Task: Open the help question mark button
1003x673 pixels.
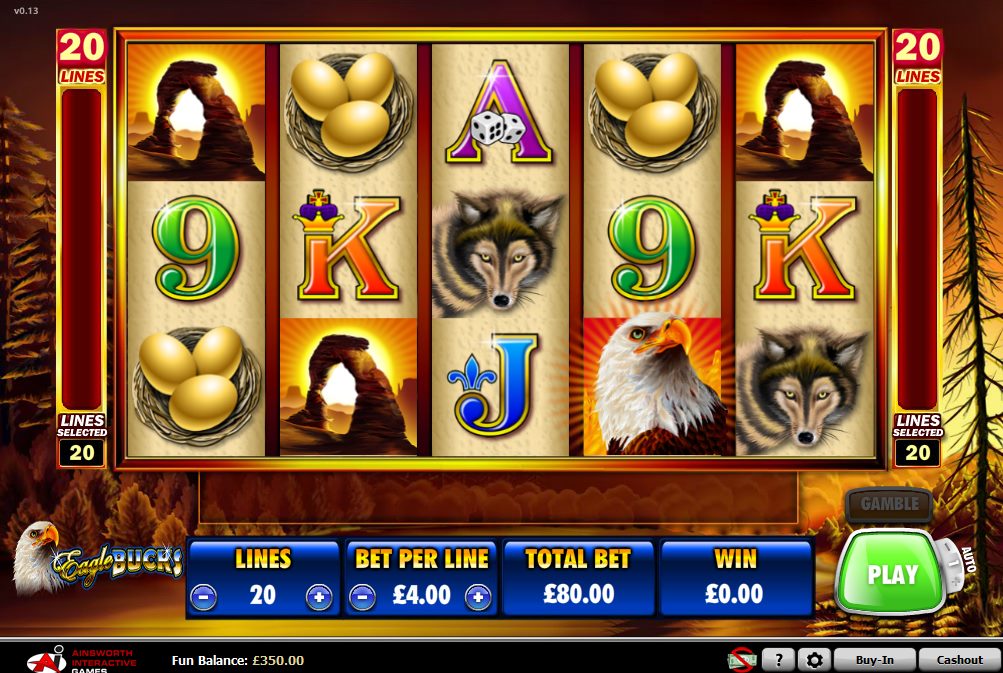Action: (x=777, y=660)
